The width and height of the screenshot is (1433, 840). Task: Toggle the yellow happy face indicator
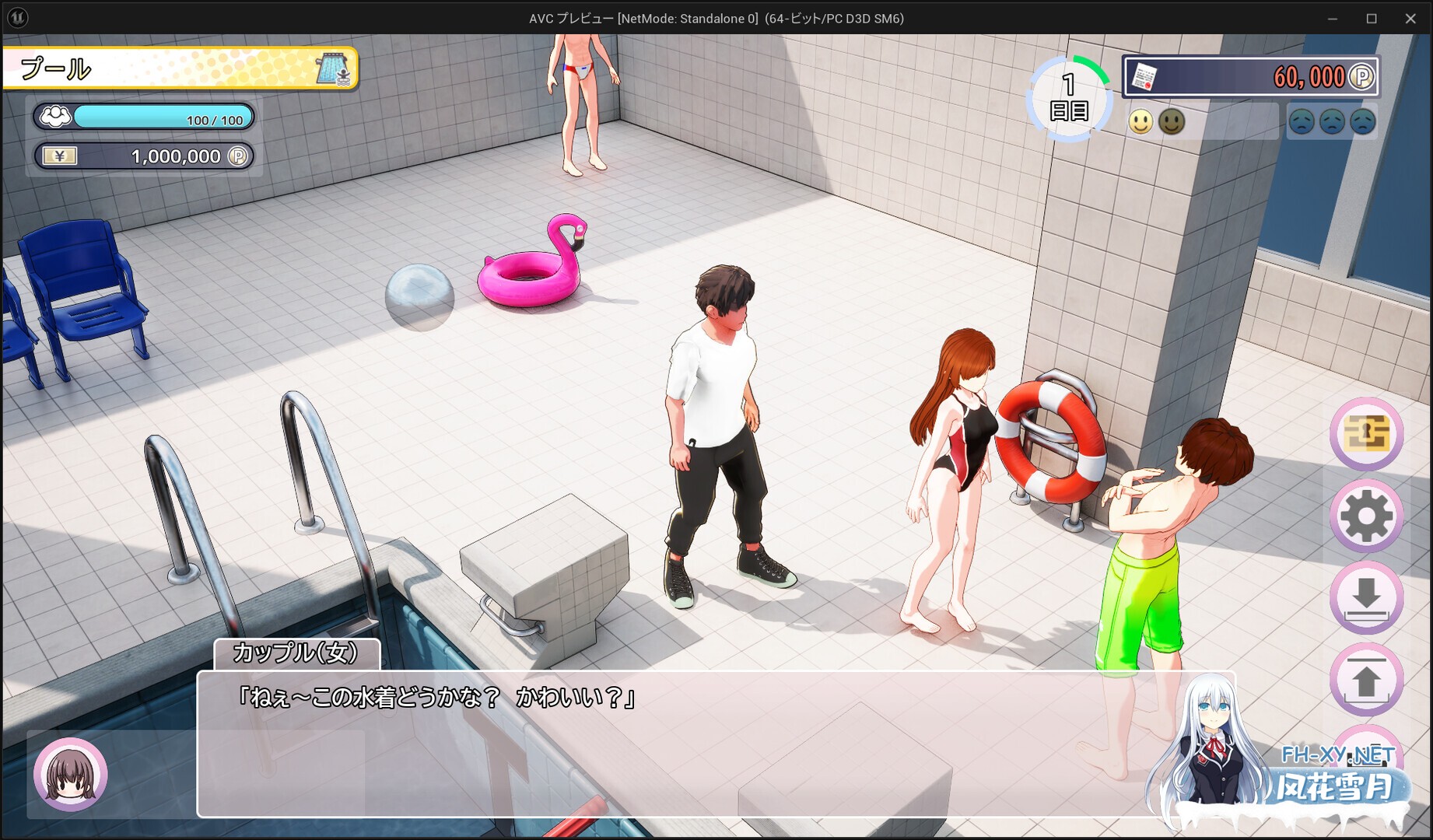1140,121
